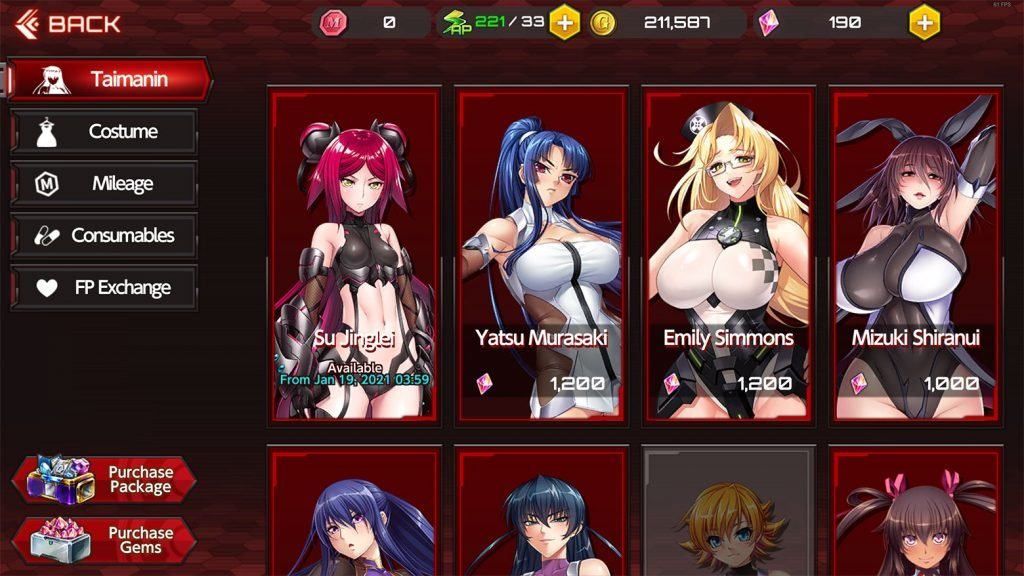Select the Emily Simmons character card
The image size is (1024, 576).
click(x=728, y=253)
